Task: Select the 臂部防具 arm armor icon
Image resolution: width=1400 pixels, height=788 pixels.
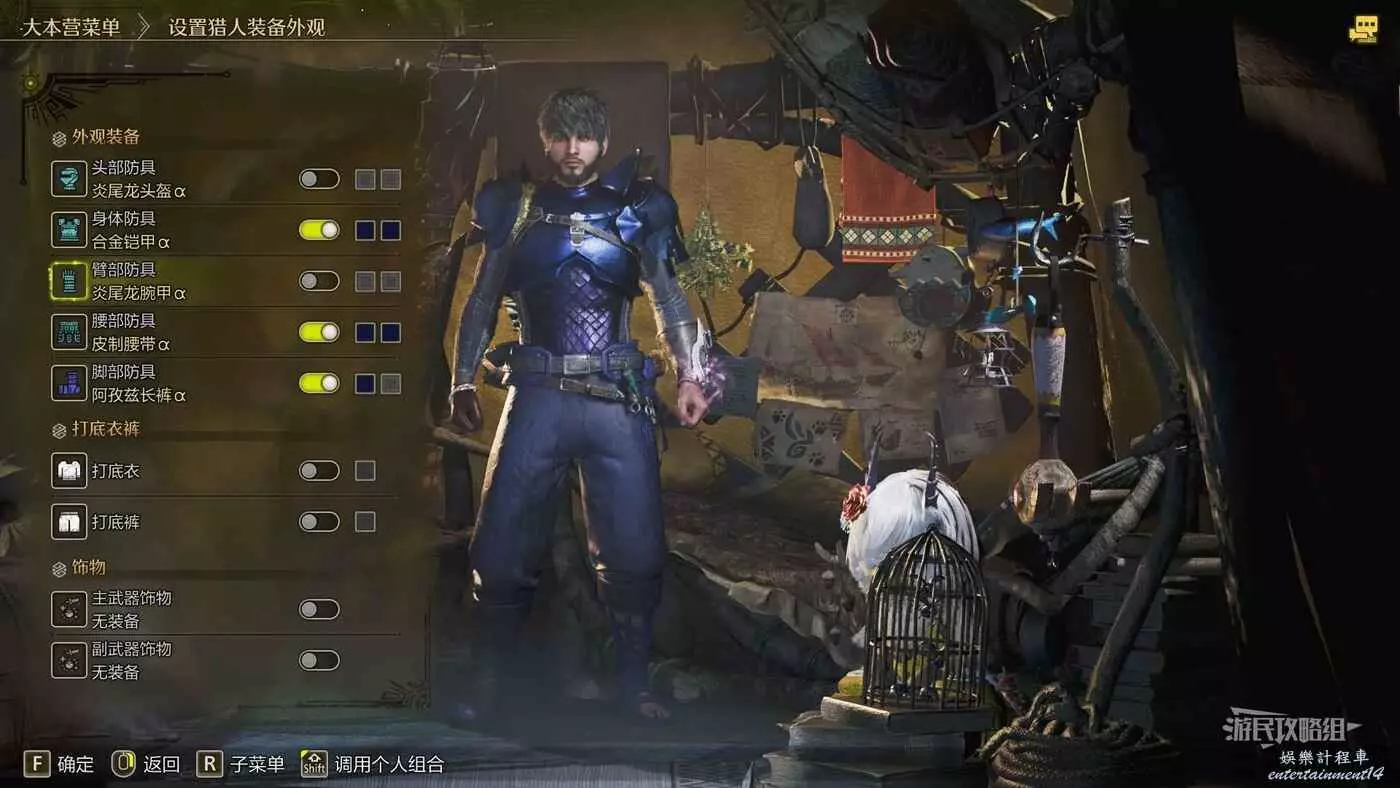Action: (69, 281)
